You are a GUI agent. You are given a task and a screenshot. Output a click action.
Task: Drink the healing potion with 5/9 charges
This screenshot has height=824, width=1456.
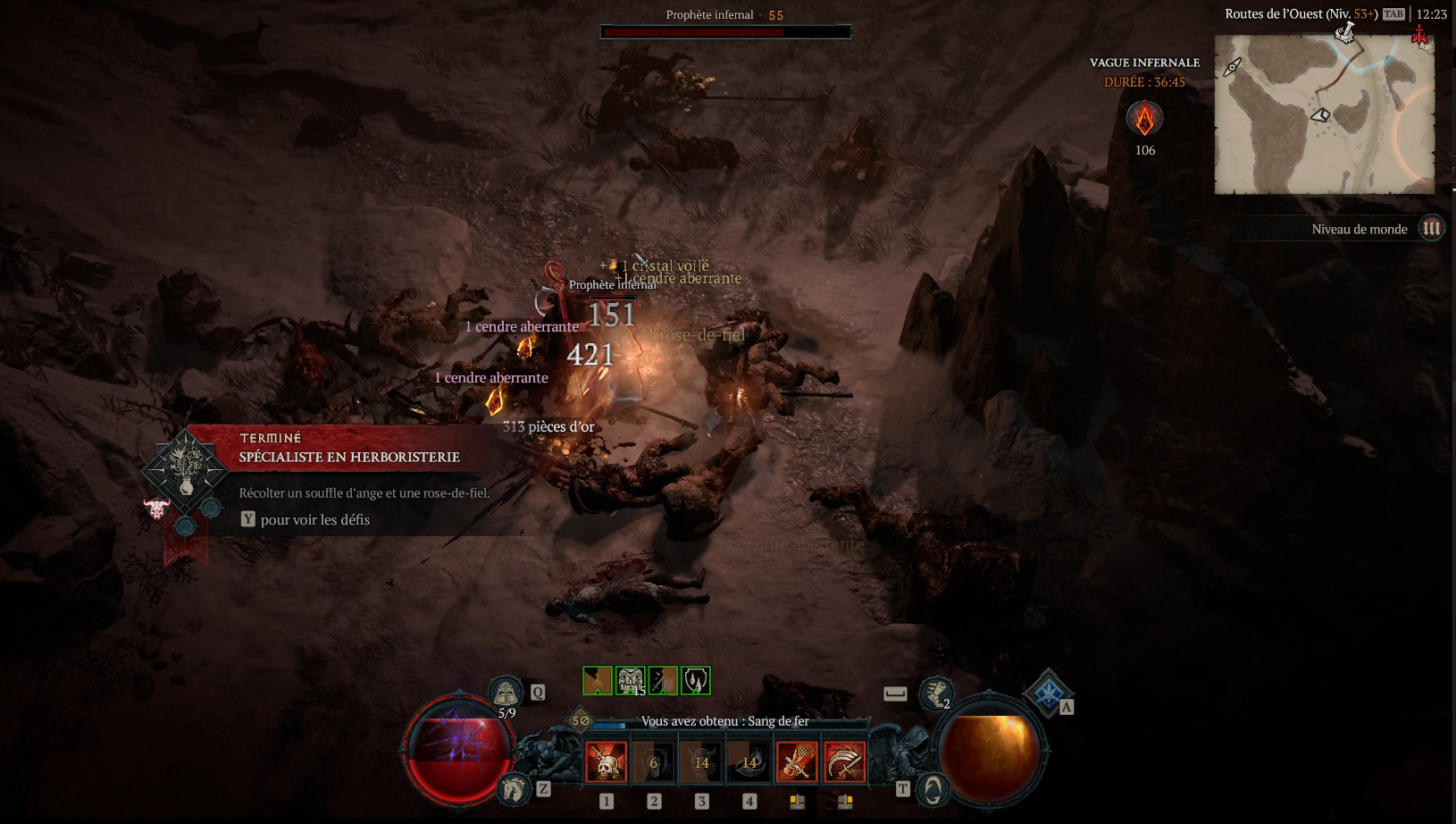506,694
